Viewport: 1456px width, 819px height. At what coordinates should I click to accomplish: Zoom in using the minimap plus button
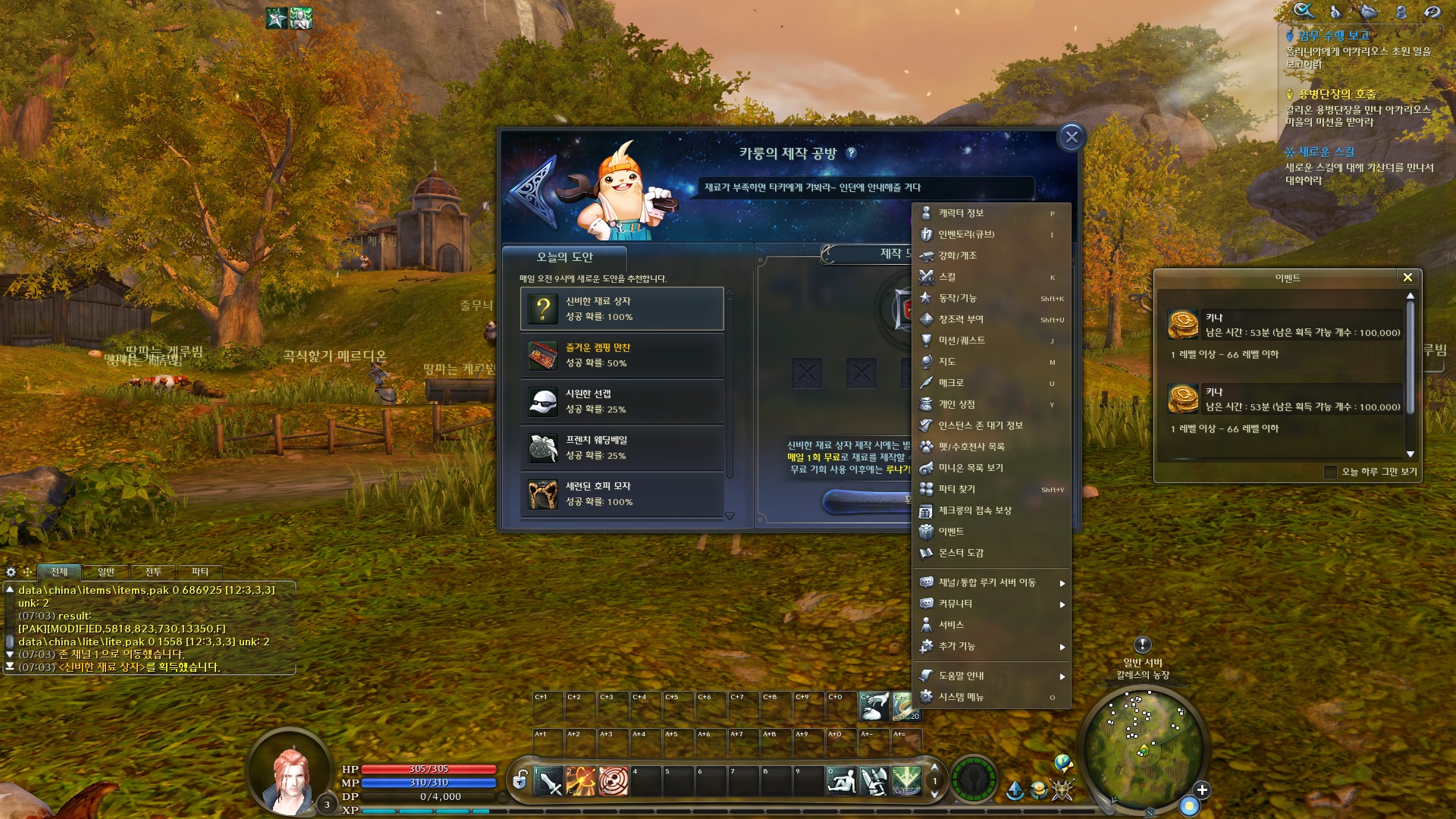[1202, 790]
